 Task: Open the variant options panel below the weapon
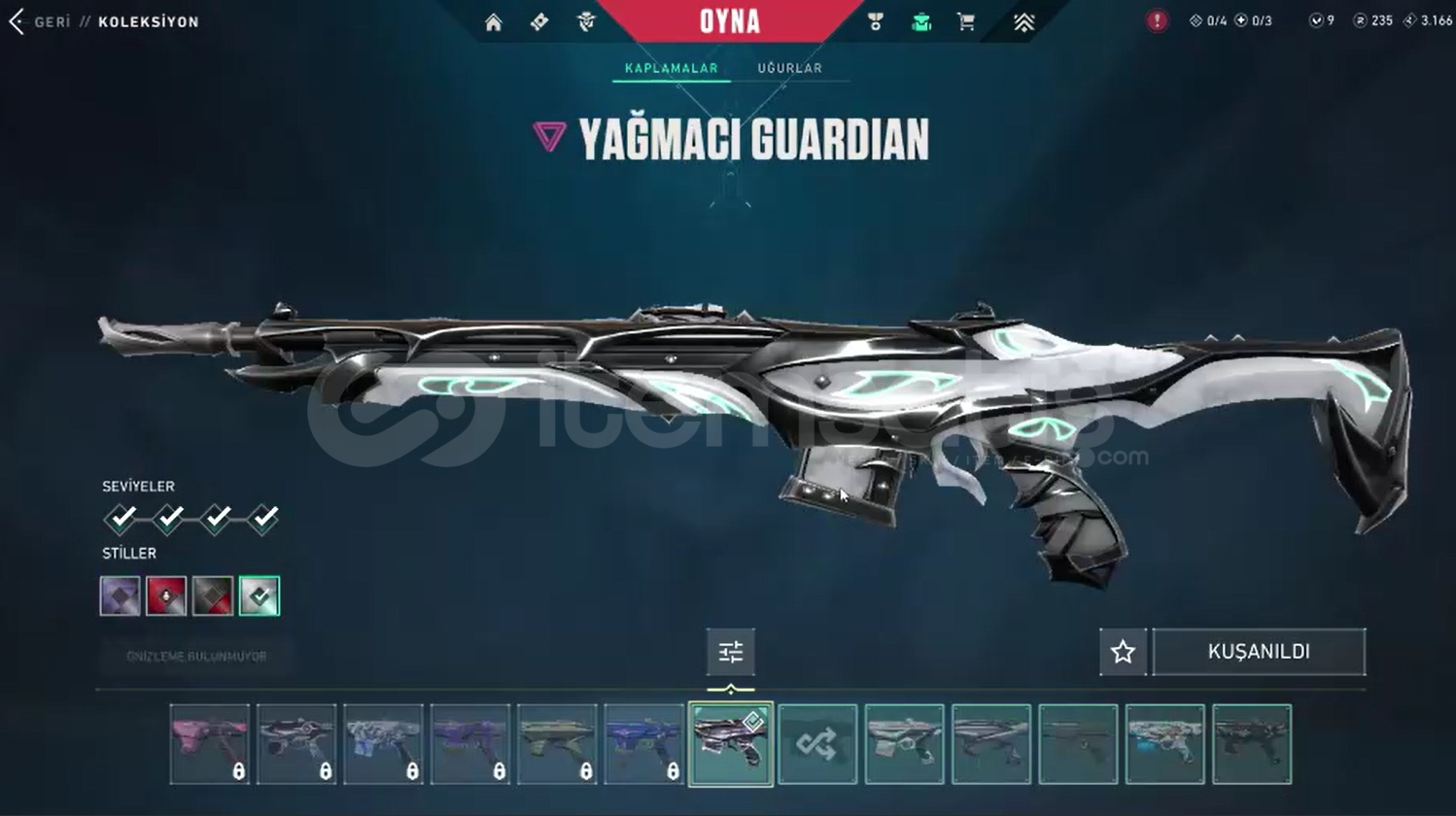tap(731, 652)
